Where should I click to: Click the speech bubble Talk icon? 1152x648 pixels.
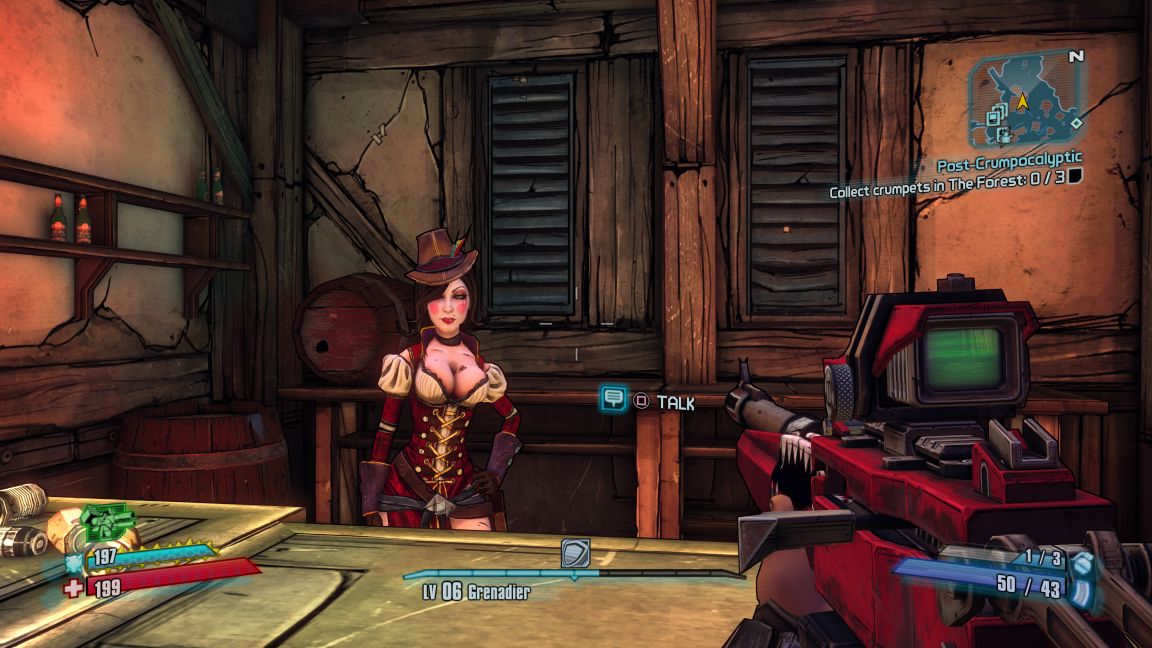pos(613,399)
